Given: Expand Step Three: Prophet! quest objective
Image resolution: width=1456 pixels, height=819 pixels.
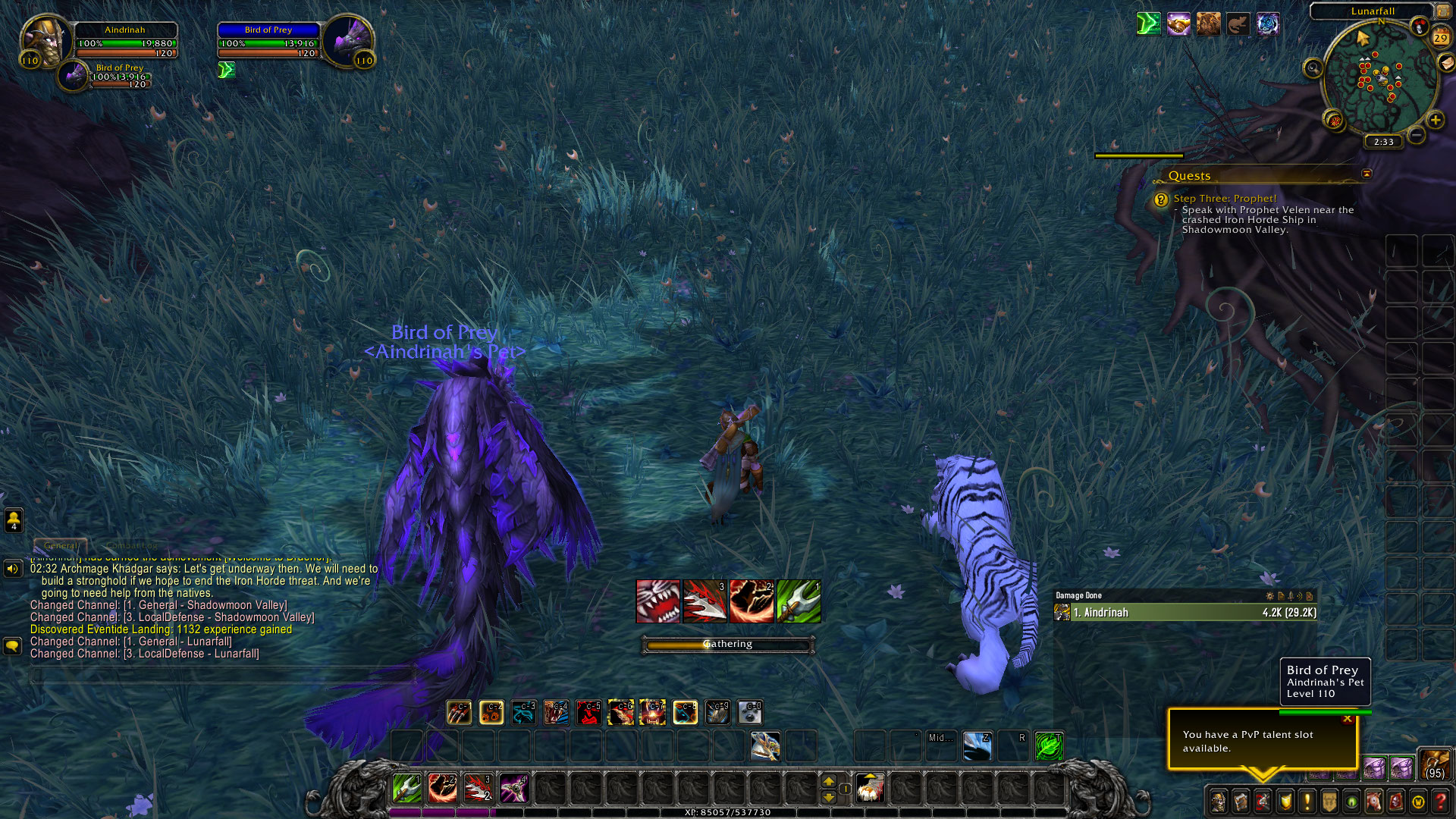Looking at the screenshot, I should click(1225, 198).
